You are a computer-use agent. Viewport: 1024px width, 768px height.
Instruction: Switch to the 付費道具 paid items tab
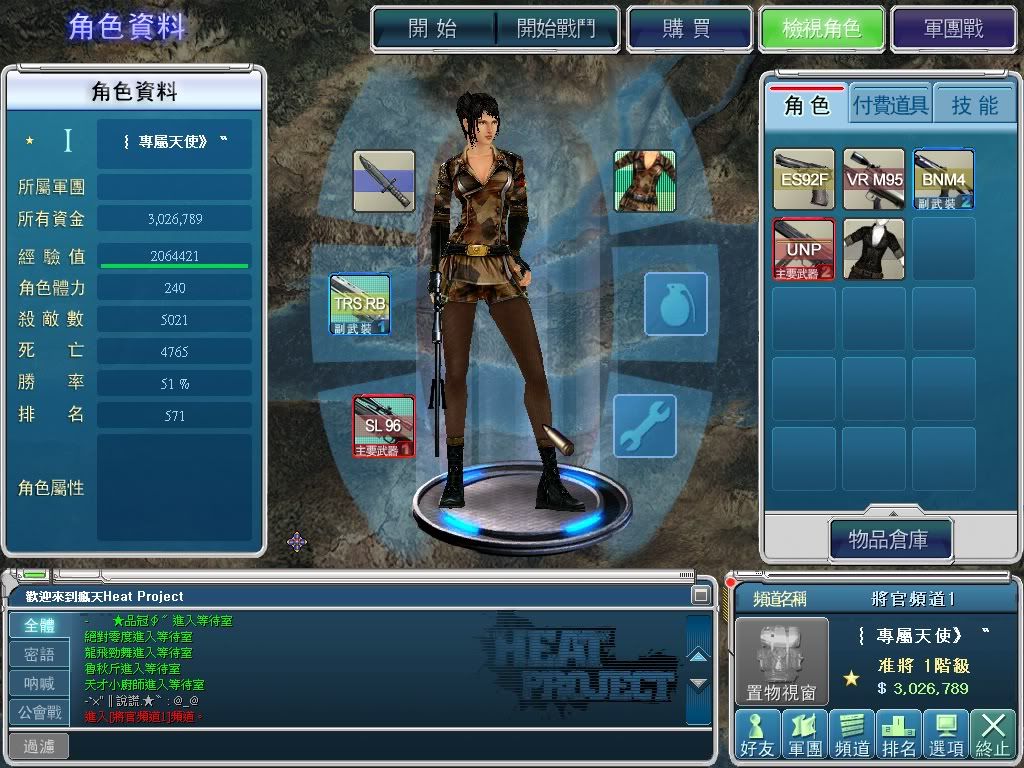tap(890, 105)
